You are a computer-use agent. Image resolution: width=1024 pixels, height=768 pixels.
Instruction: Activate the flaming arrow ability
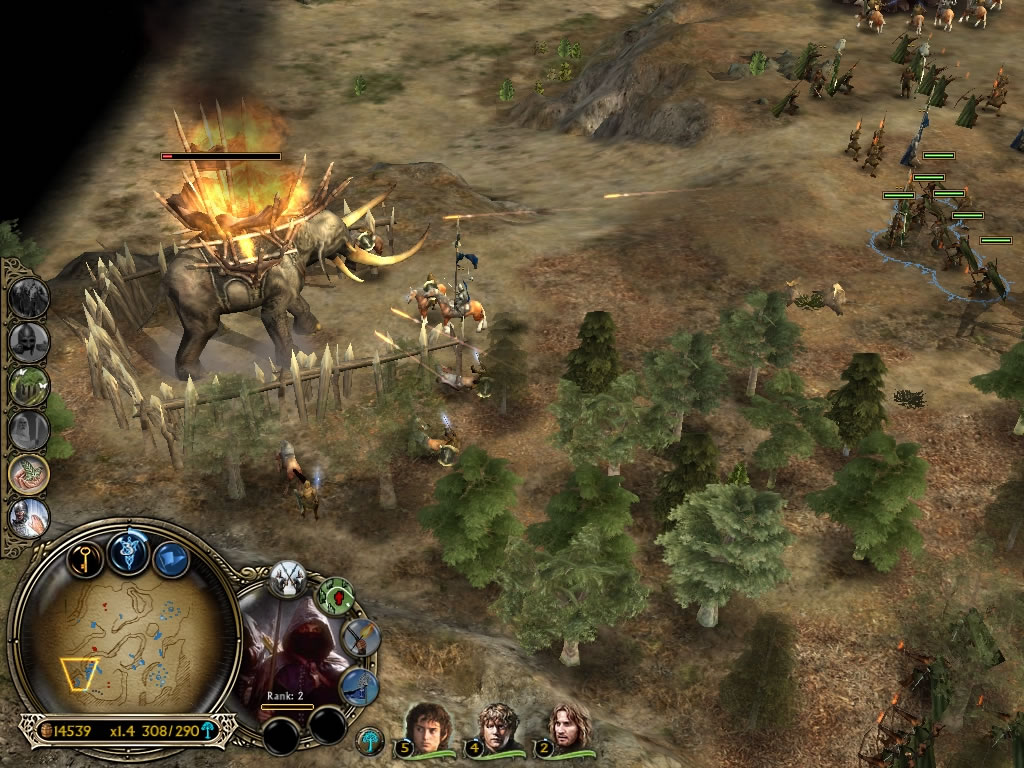(x=360, y=638)
